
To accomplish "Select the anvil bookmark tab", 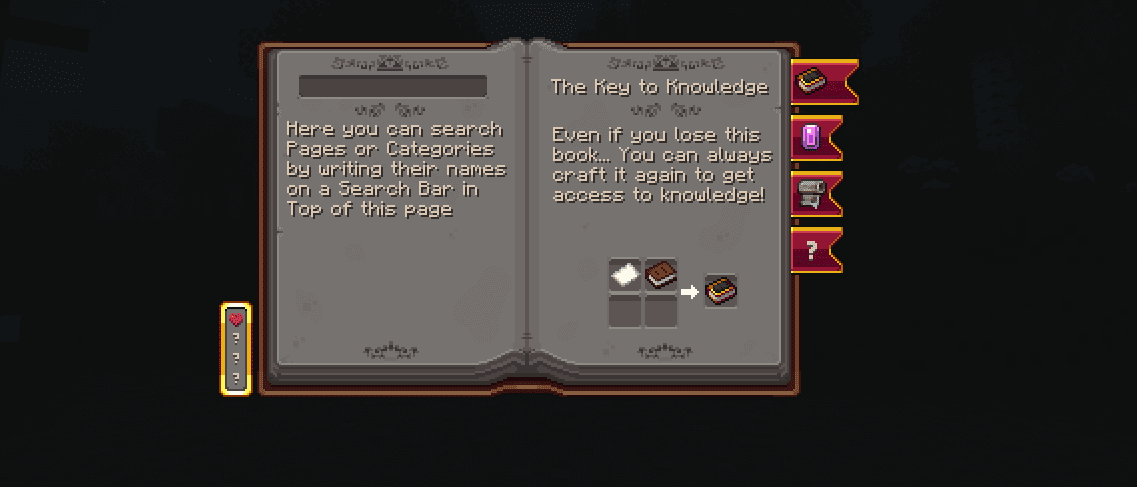I will [x=810, y=193].
